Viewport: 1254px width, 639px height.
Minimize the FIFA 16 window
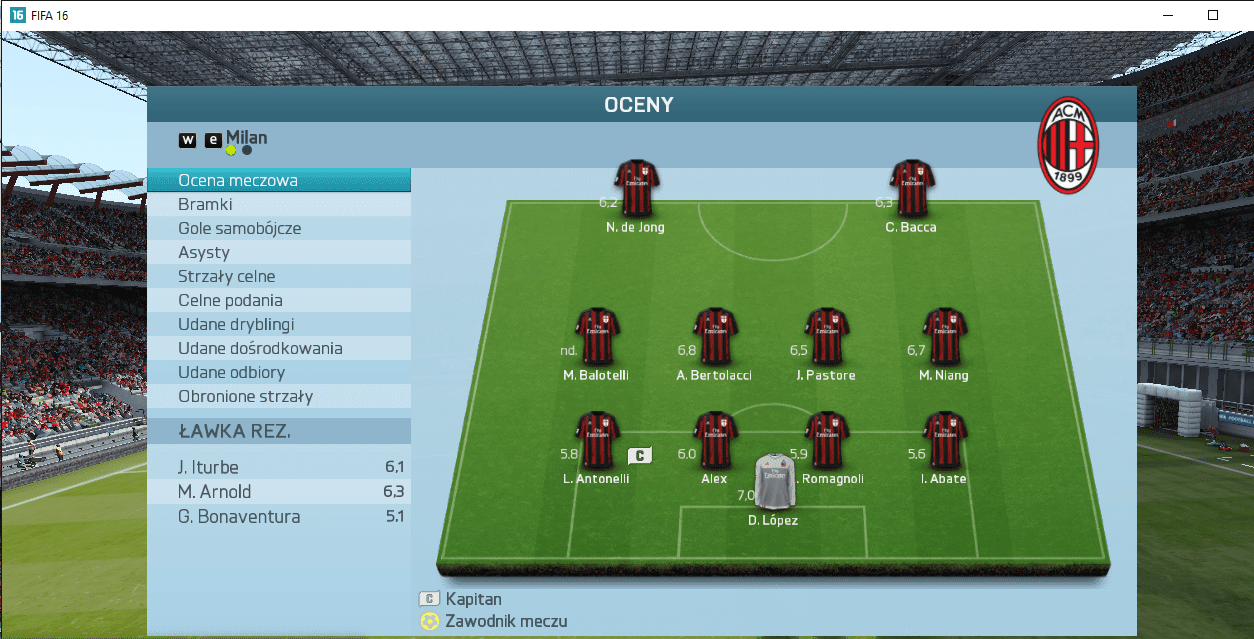(1166, 15)
